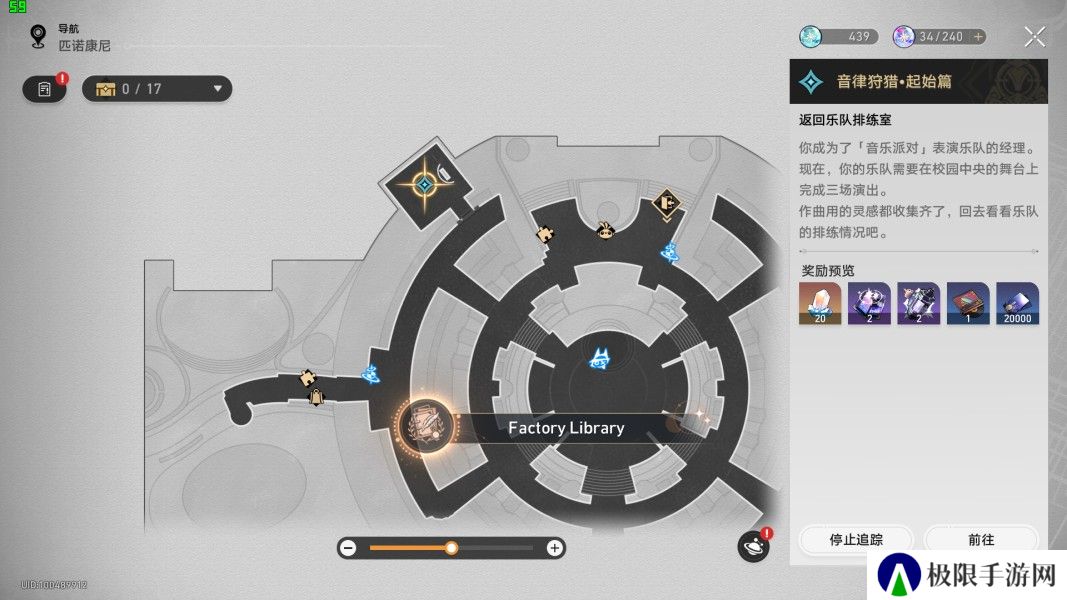Zoom out the map with minus button
This screenshot has height=600, width=1067.
point(348,548)
